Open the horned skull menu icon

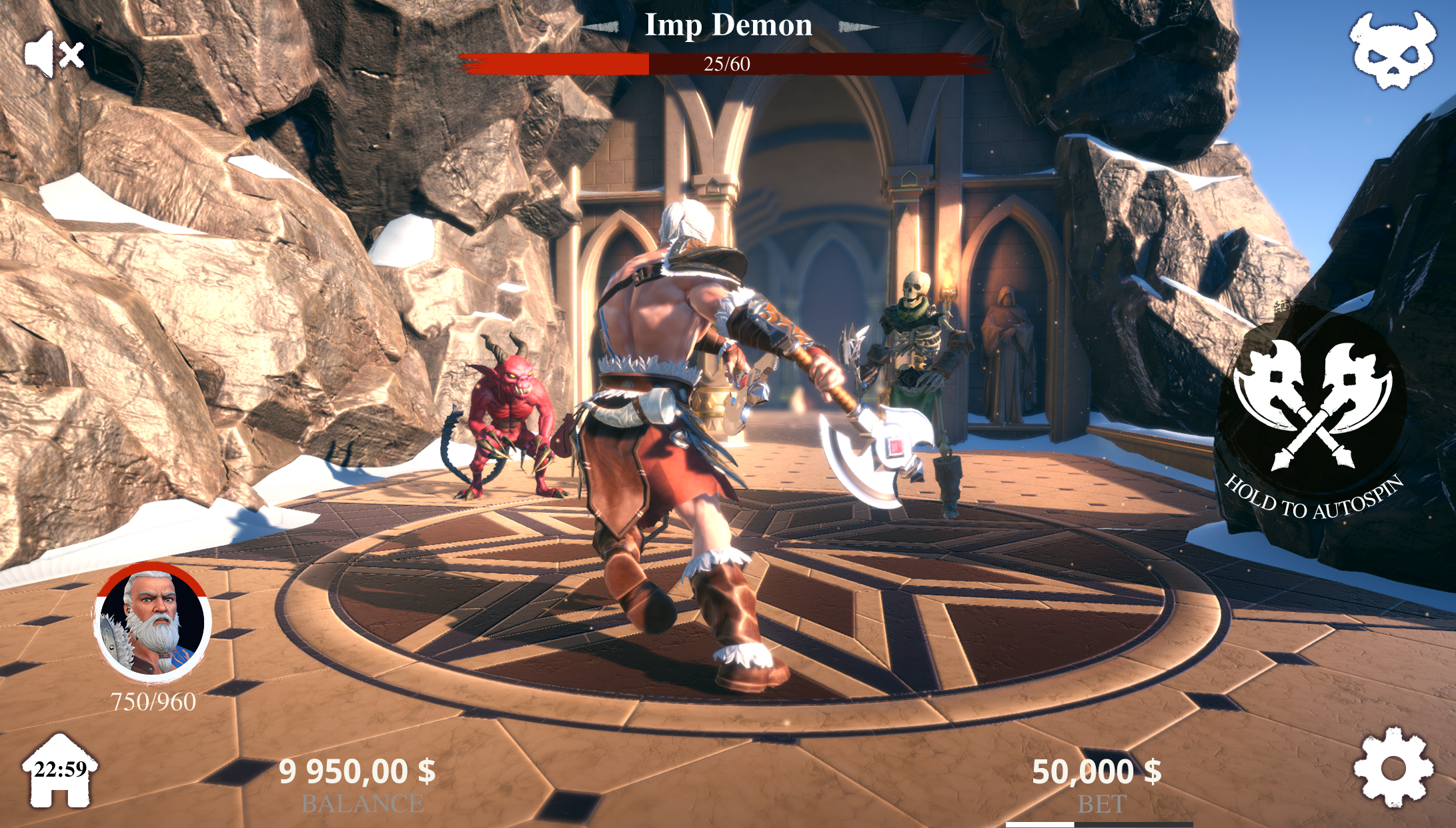[x=1393, y=51]
